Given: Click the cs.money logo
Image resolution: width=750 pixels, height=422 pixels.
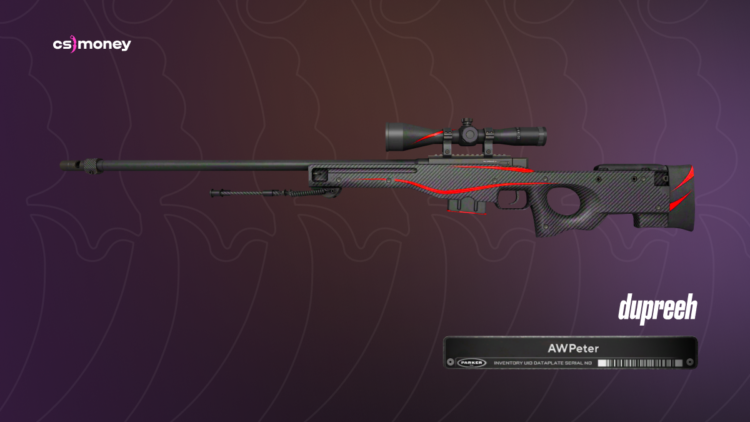Looking at the screenshot, I should tap(91, 45).
